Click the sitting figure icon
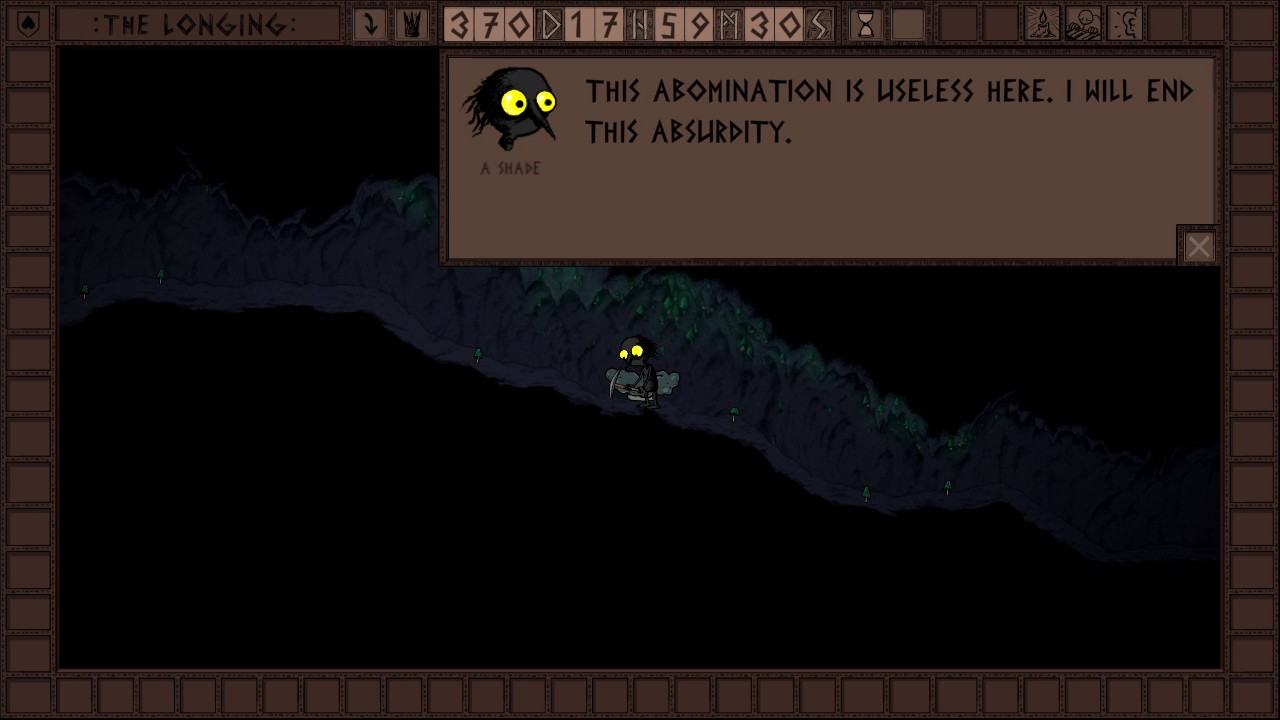1280x720 pixels. tap(1083, 24)
